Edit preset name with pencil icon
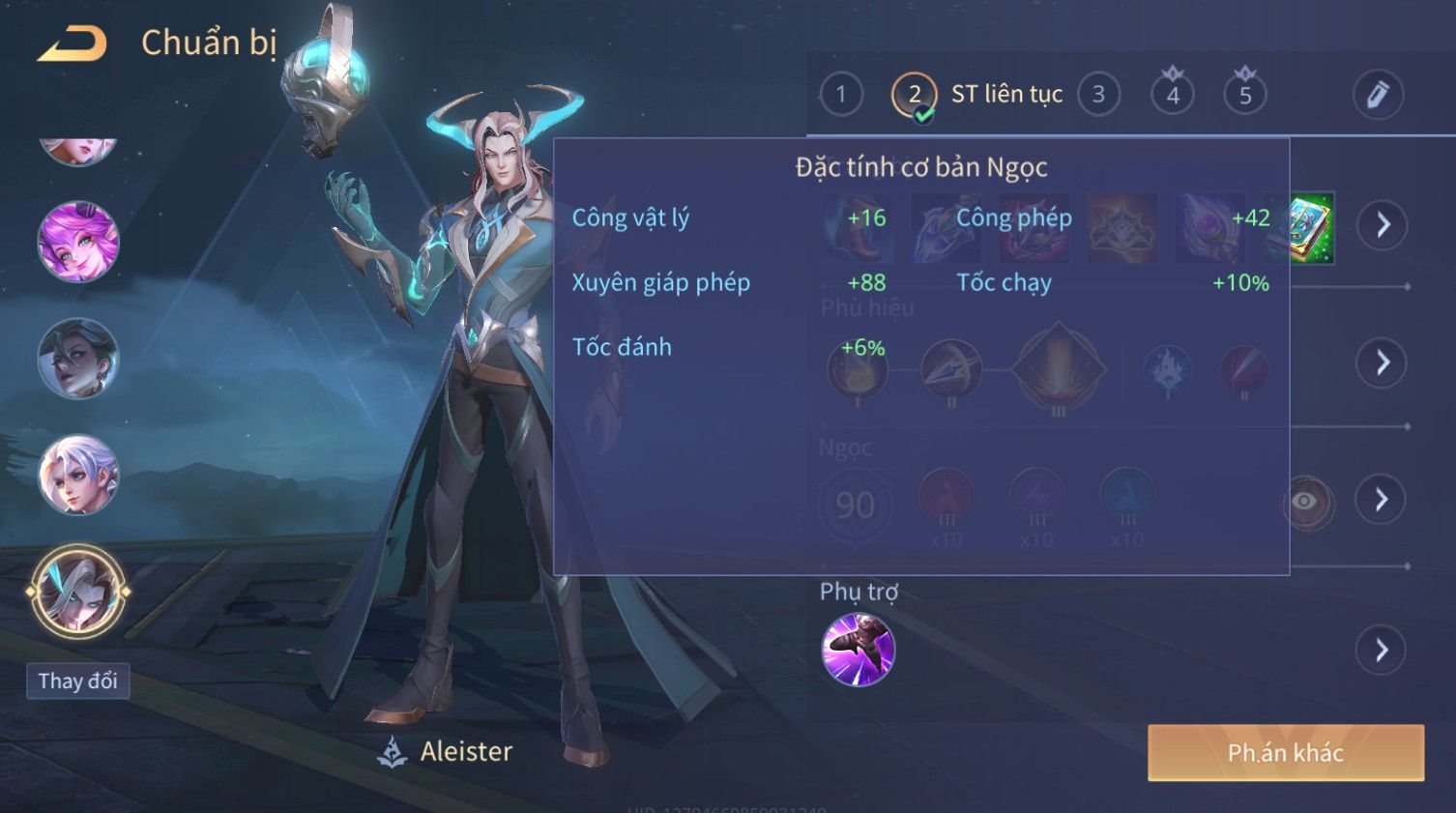Viewport: 1456px width, 813px height. pyautogui.click(x=1377, y=95)
